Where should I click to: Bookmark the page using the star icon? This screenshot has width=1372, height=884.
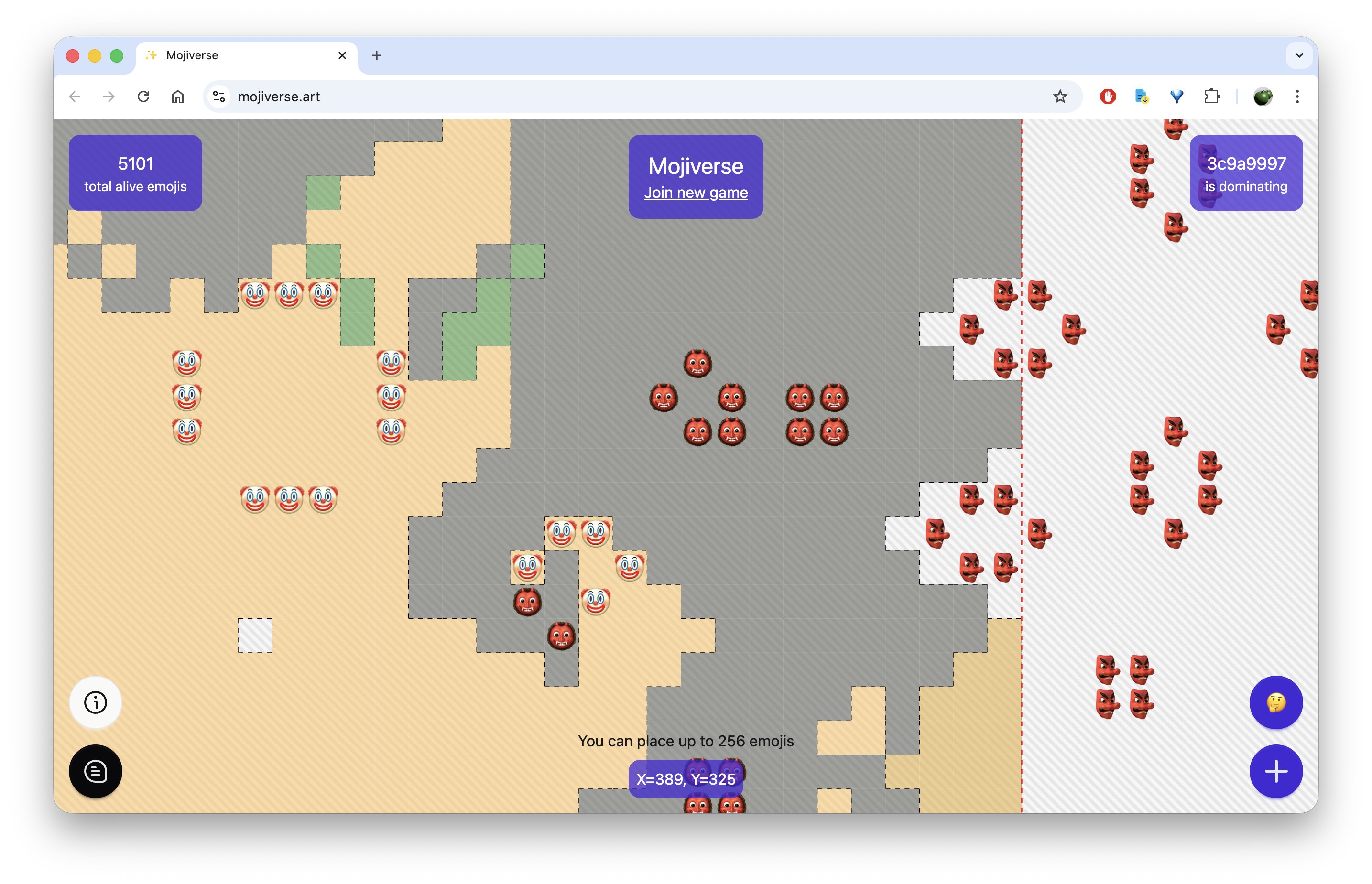tap(1059, 97)
